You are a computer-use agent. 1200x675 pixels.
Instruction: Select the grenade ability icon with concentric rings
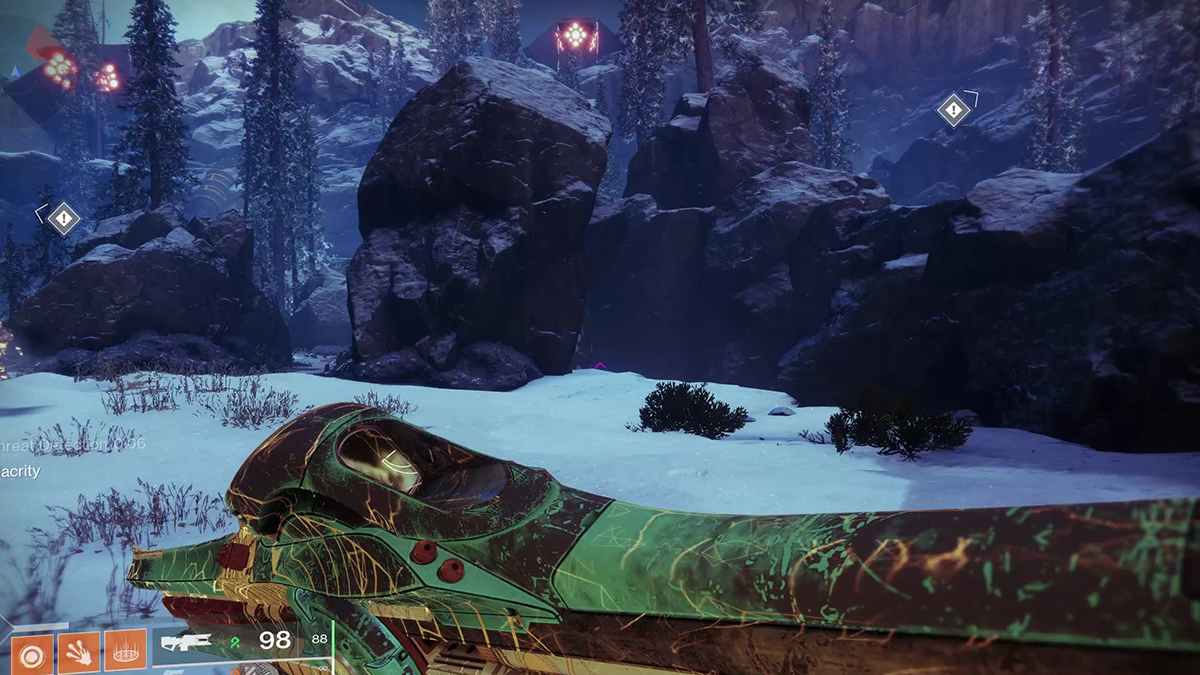(31, 651)
